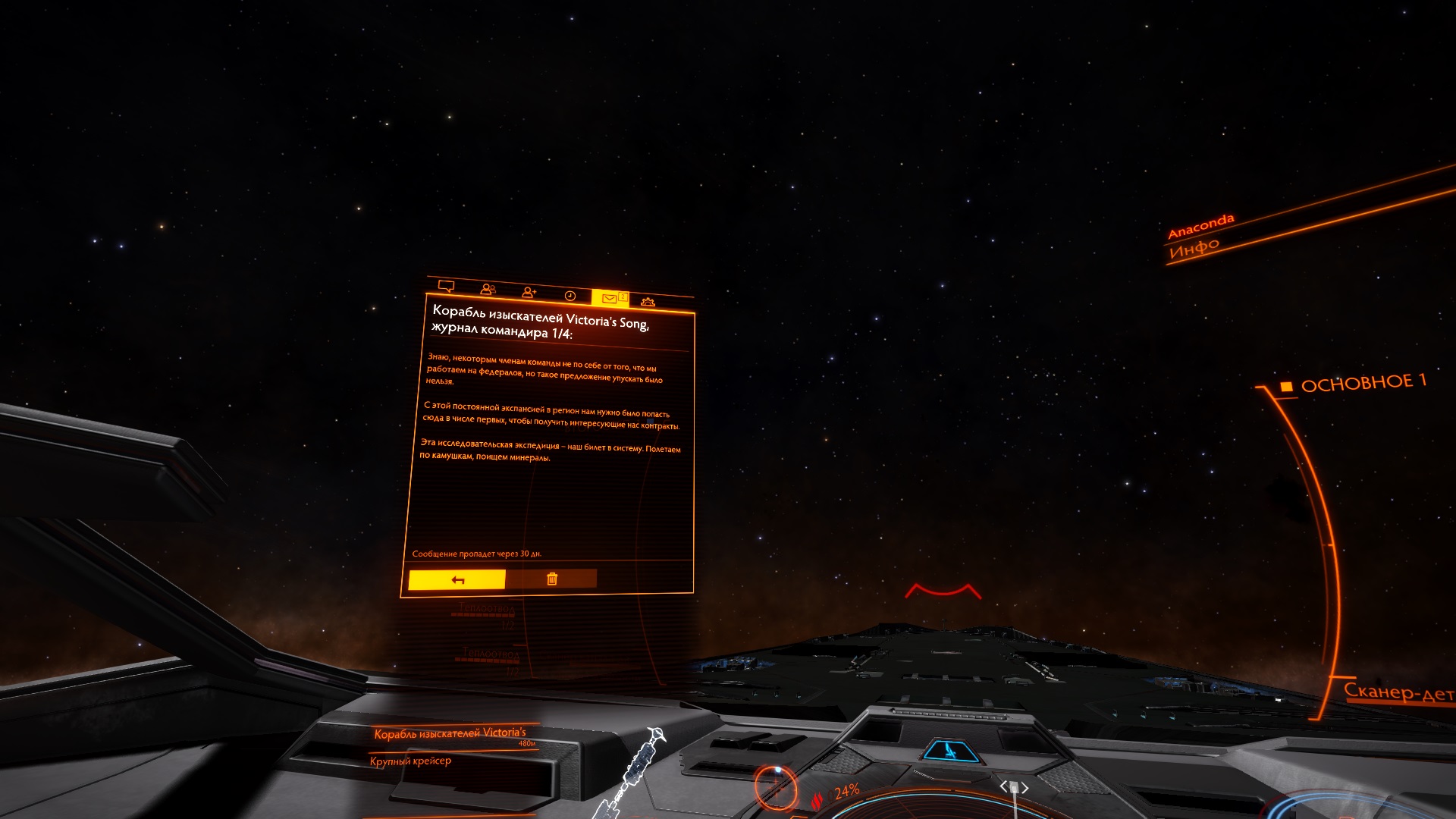Viewport: 1456px width, 819px height.
Task: Open the add-friend tab
Action: coord(529,293)
